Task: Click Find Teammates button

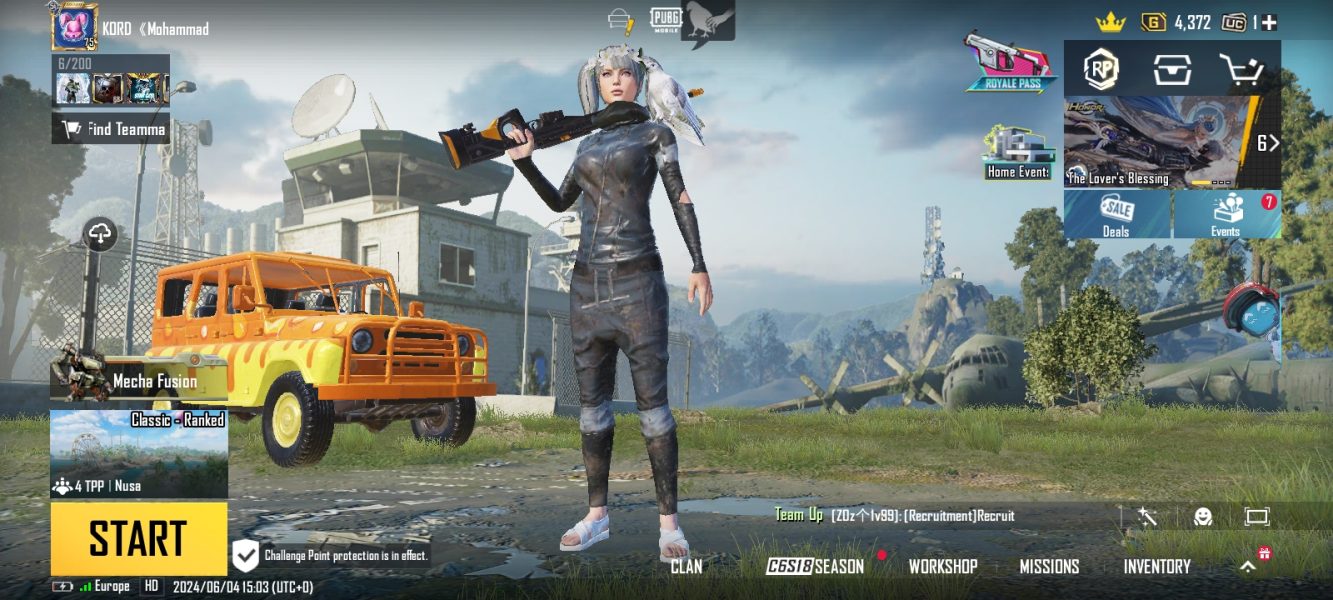Action: coord(111,128)
